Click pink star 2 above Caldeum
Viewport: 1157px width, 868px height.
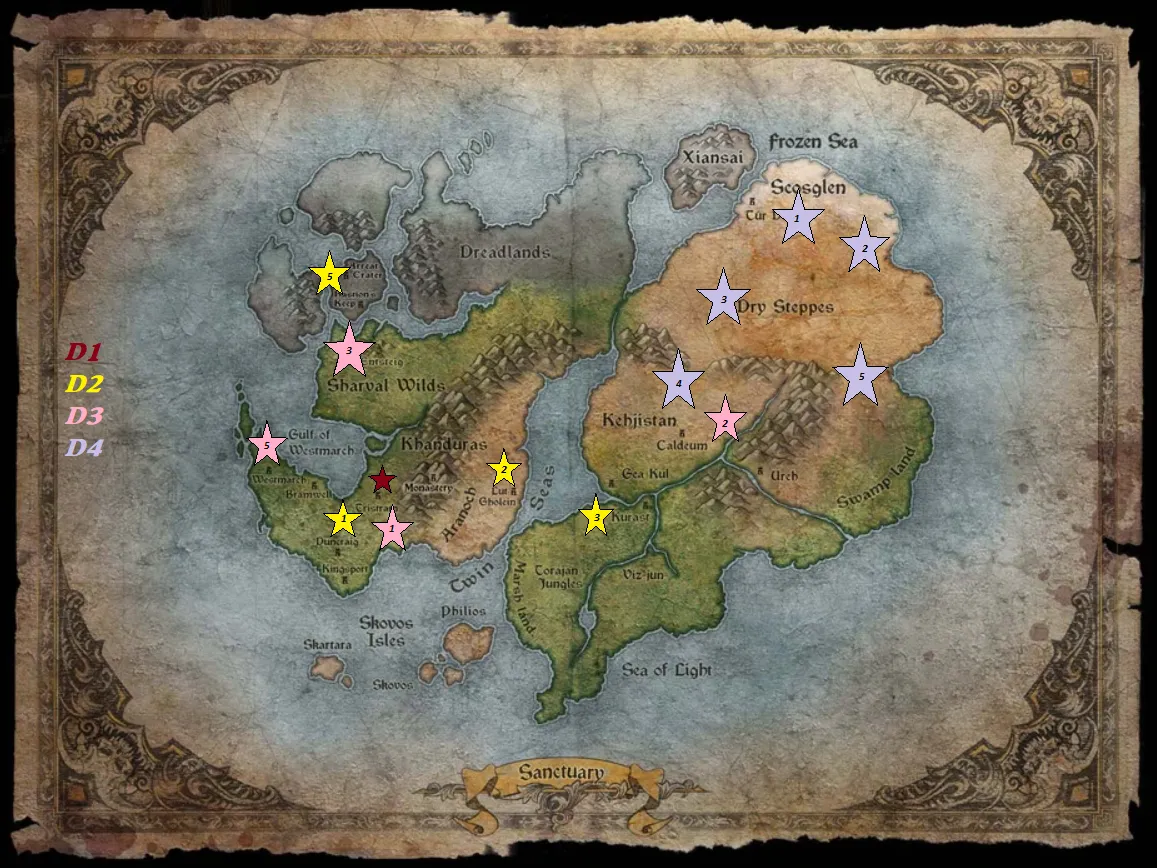pyautogui.click(x=724, y=421)
